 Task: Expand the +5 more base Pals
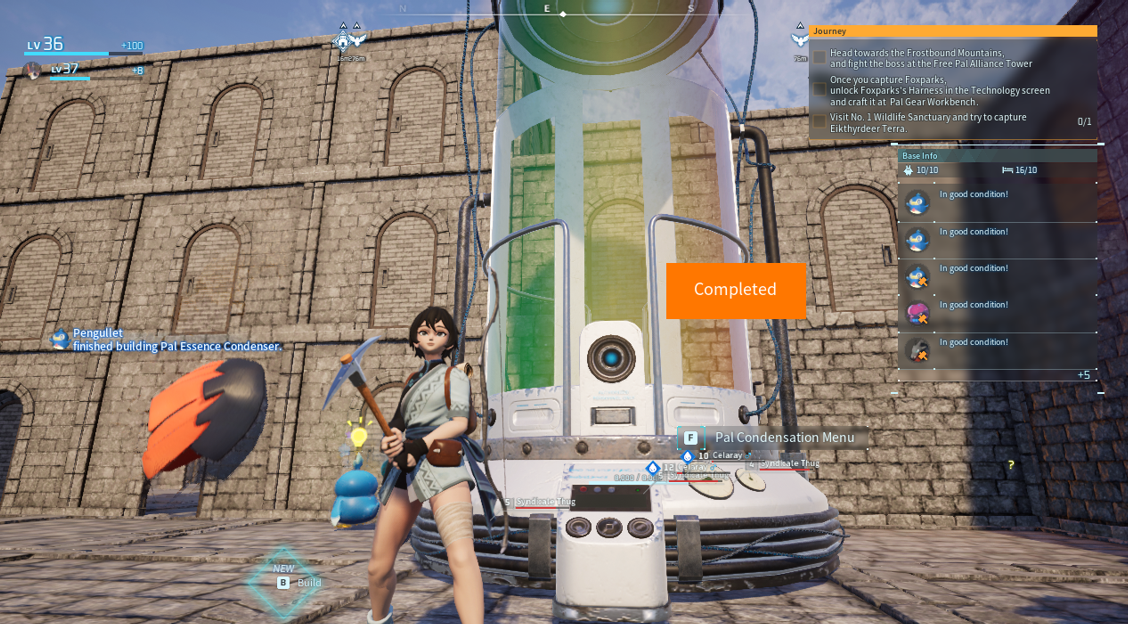pyautogui.click(x=1083, y=375)
